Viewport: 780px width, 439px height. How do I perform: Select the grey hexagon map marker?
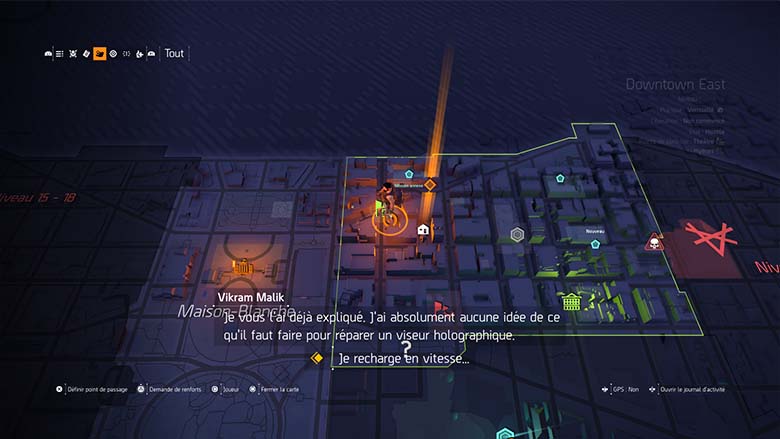(x=518, y=235)
